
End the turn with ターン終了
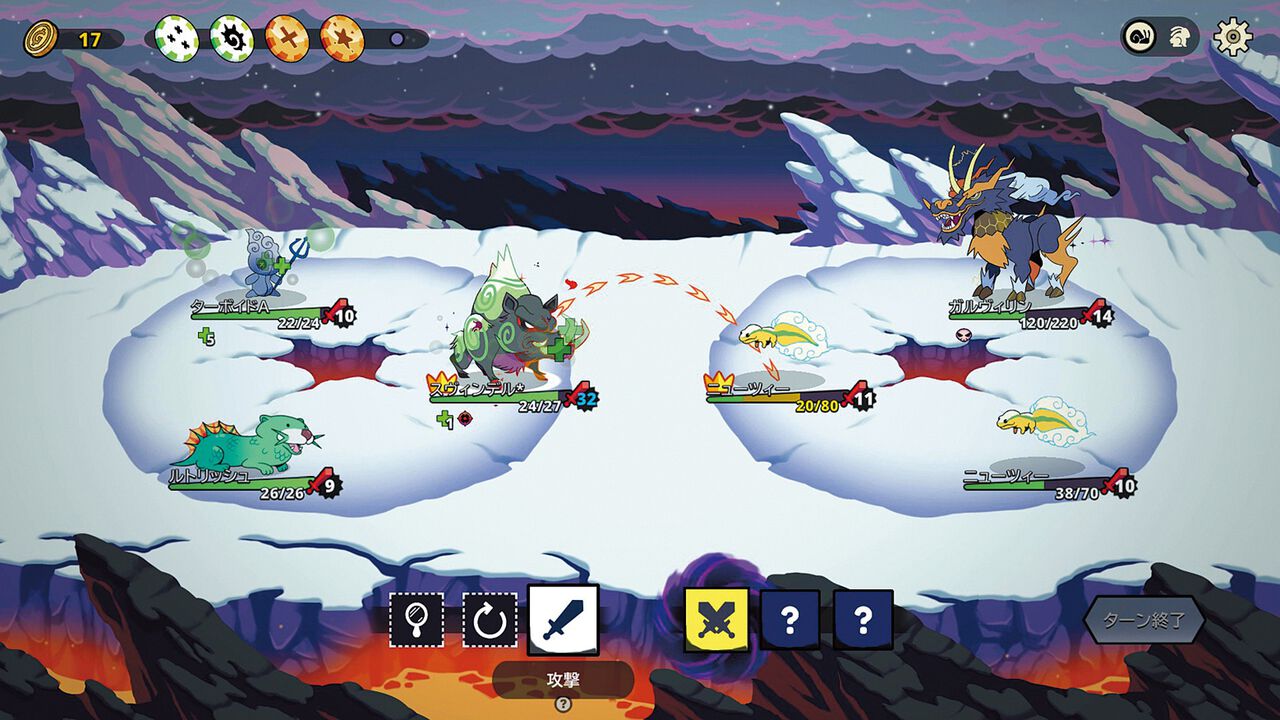pos(1141,620)
